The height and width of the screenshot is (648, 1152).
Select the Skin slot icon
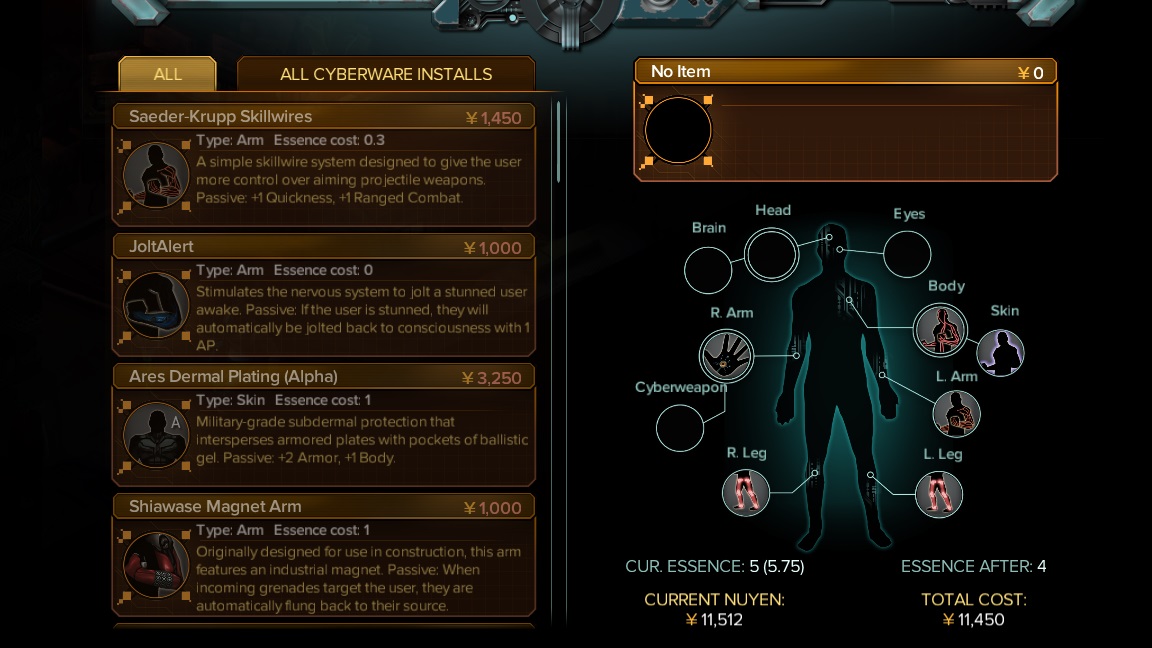pos(1000,353)
